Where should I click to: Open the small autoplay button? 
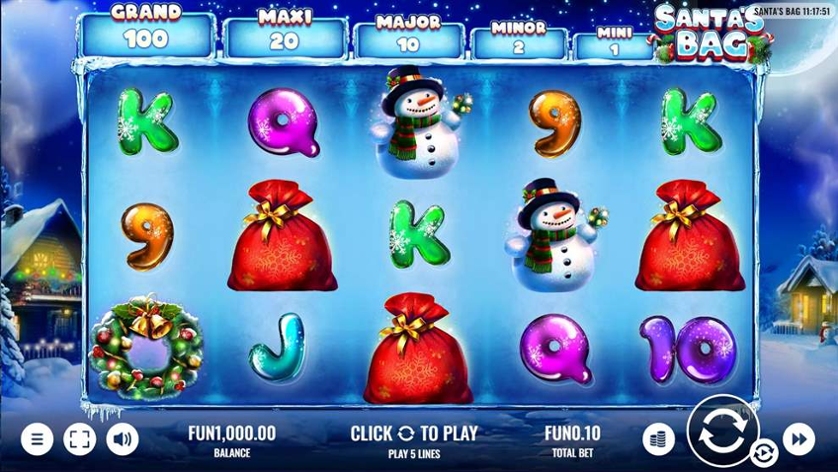click(x=762, y=453)
